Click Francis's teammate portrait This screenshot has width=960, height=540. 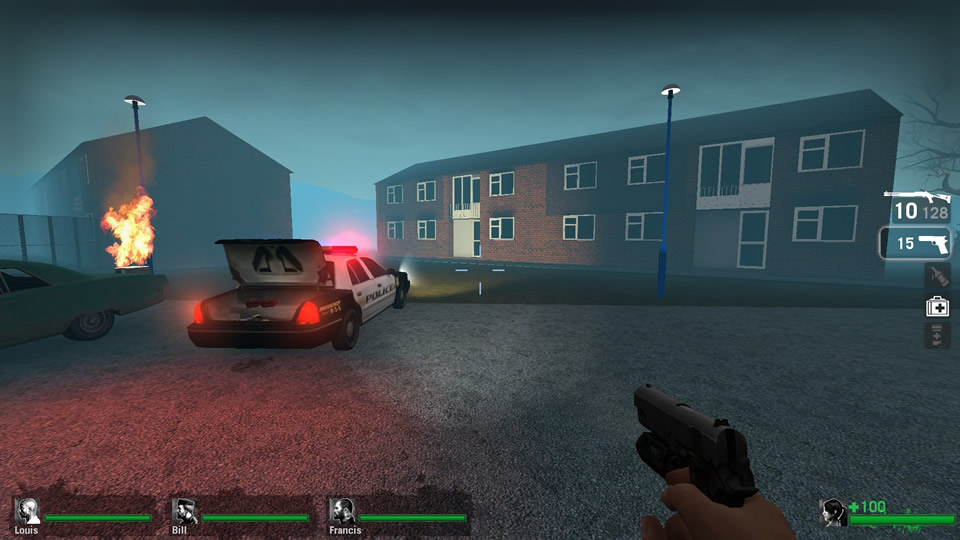343,511
